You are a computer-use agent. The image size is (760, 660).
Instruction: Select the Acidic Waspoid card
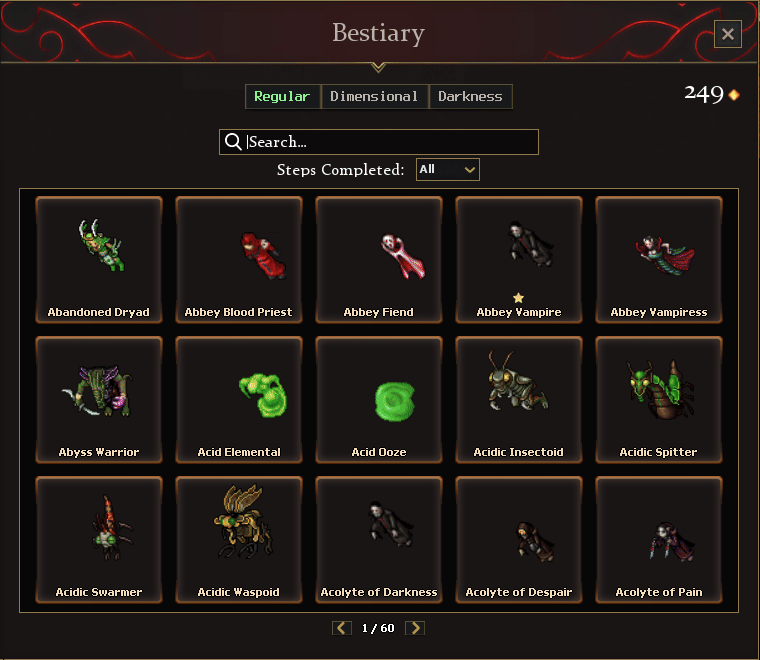pyautogui.click(x=239, y=539)
